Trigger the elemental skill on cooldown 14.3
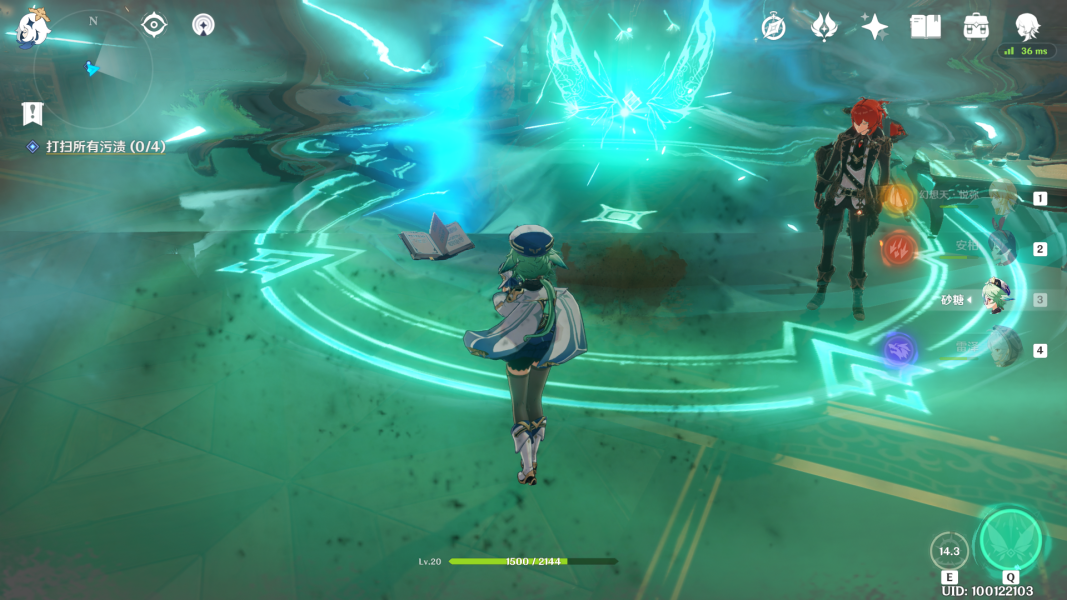 948,551
